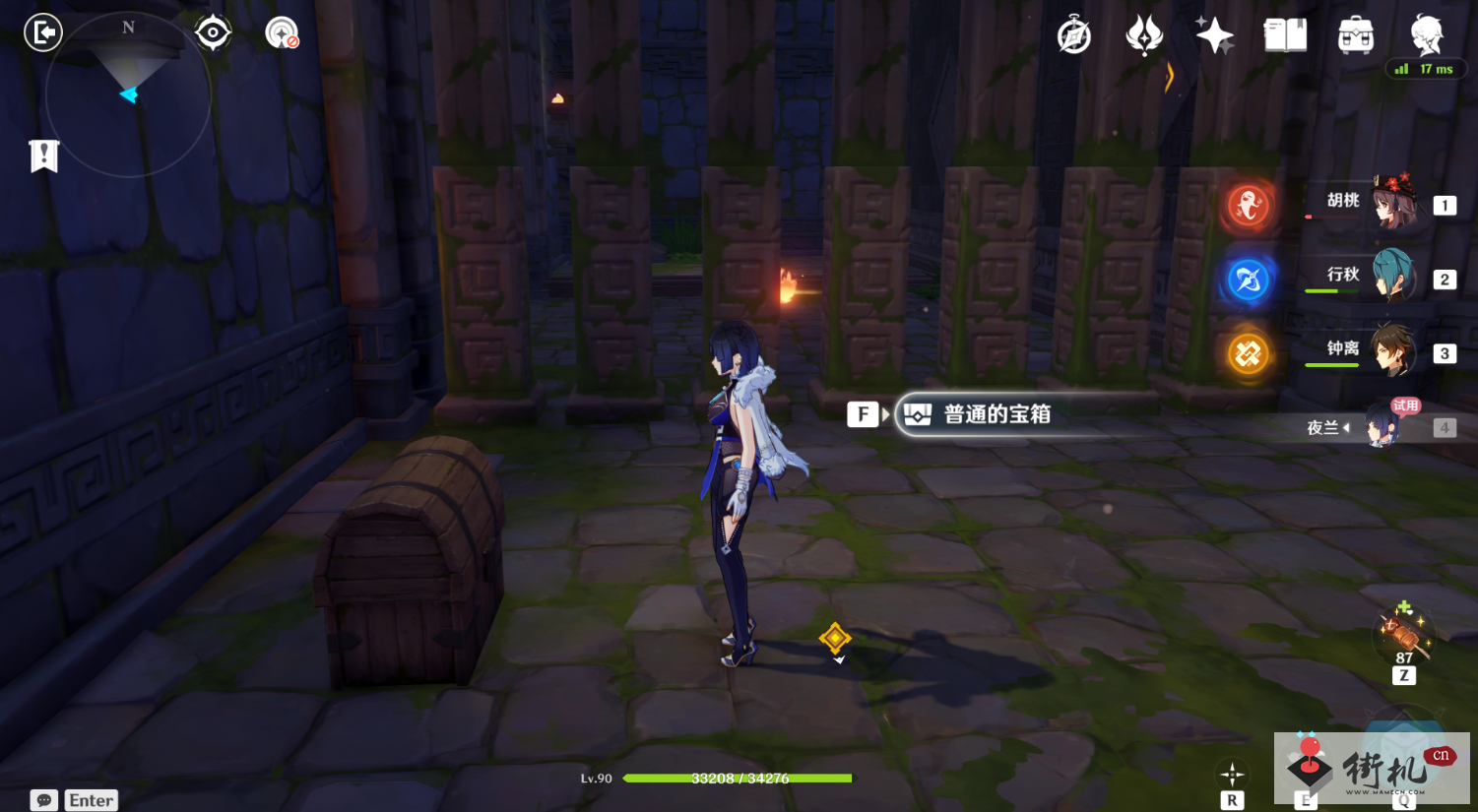Open the chat speech bubble icon
1478x812 pixels.
pos(44,800)
